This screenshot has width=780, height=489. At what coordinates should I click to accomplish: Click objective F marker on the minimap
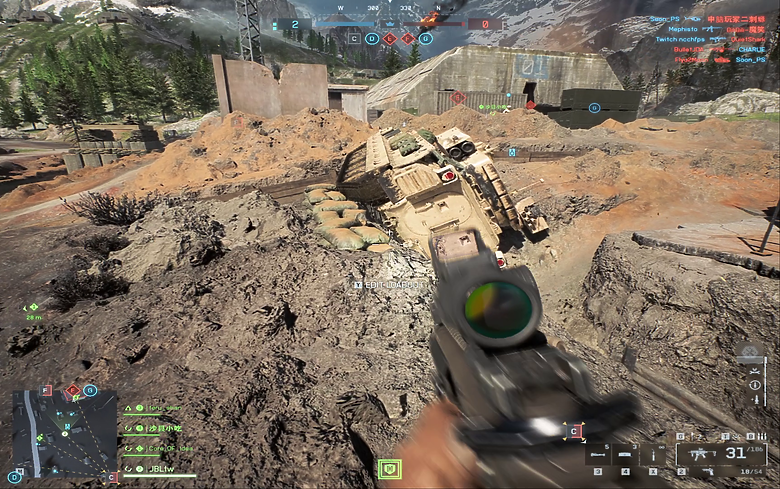[45, 391]
